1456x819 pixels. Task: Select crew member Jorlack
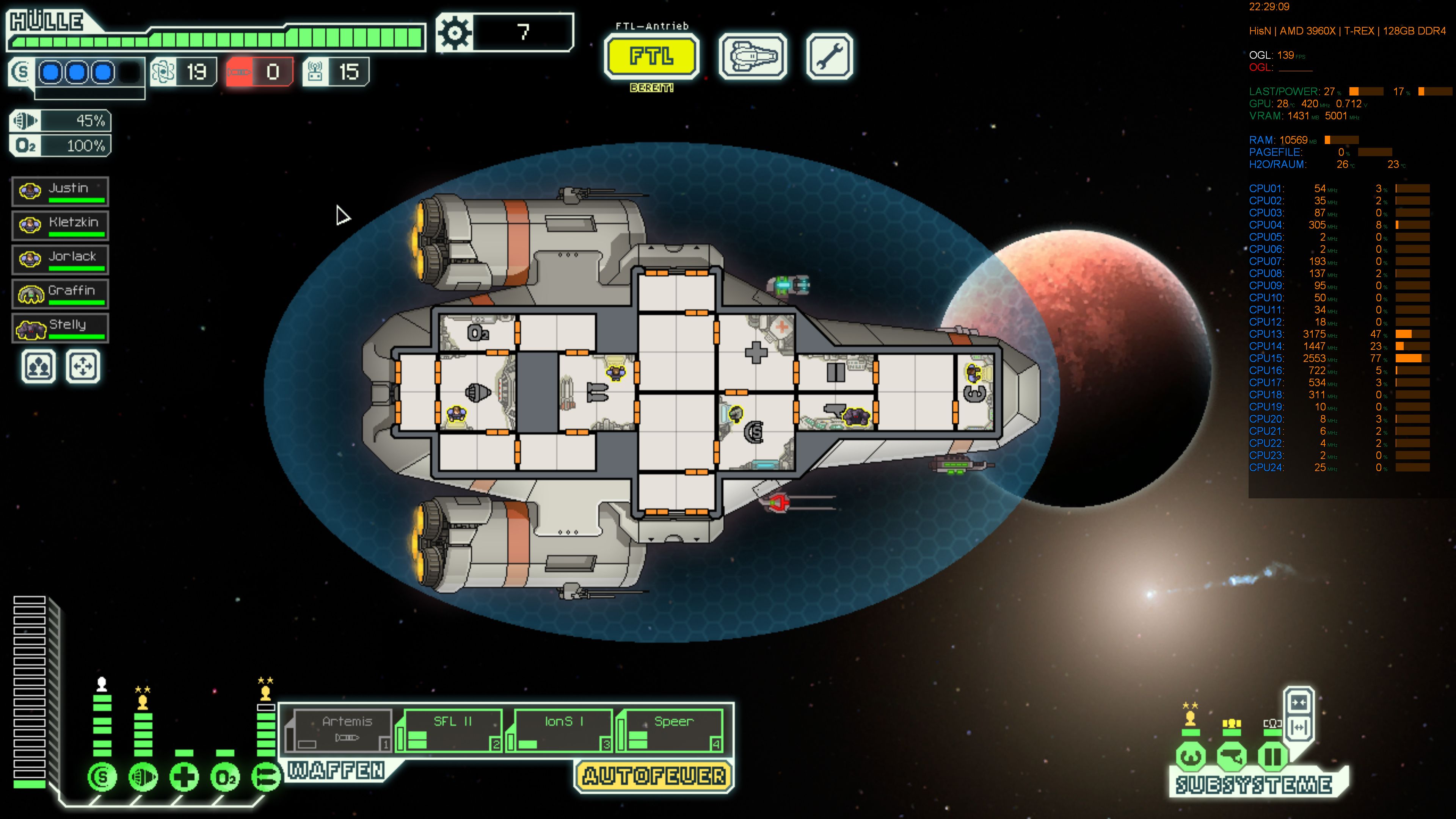(x=60, y=259)
